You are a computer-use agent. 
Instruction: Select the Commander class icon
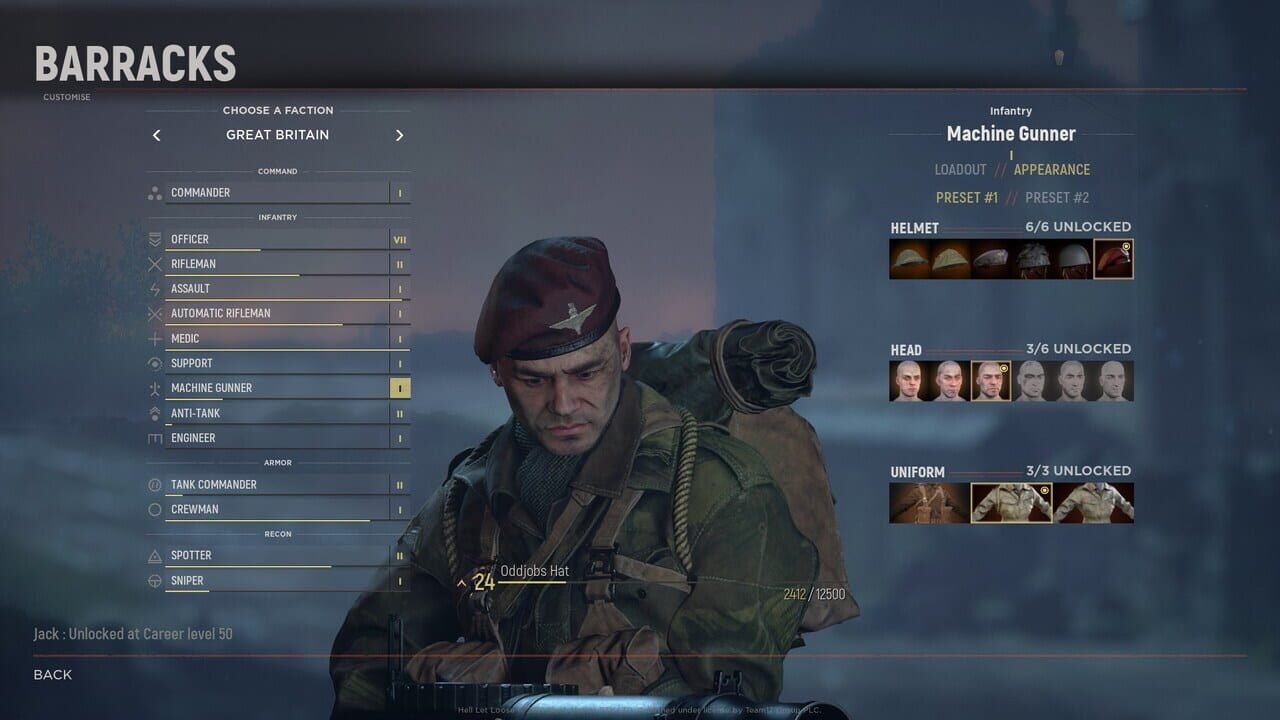pos(153,192)
